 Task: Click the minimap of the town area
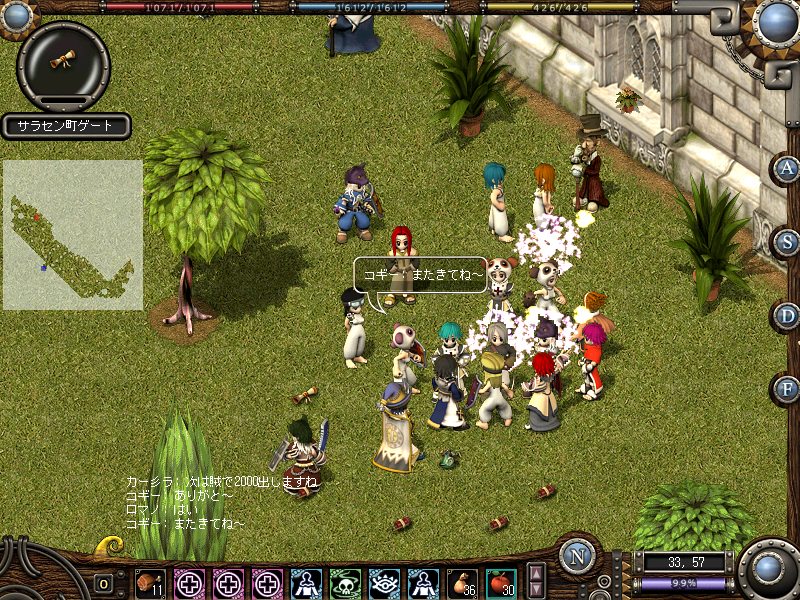[72, 235]
